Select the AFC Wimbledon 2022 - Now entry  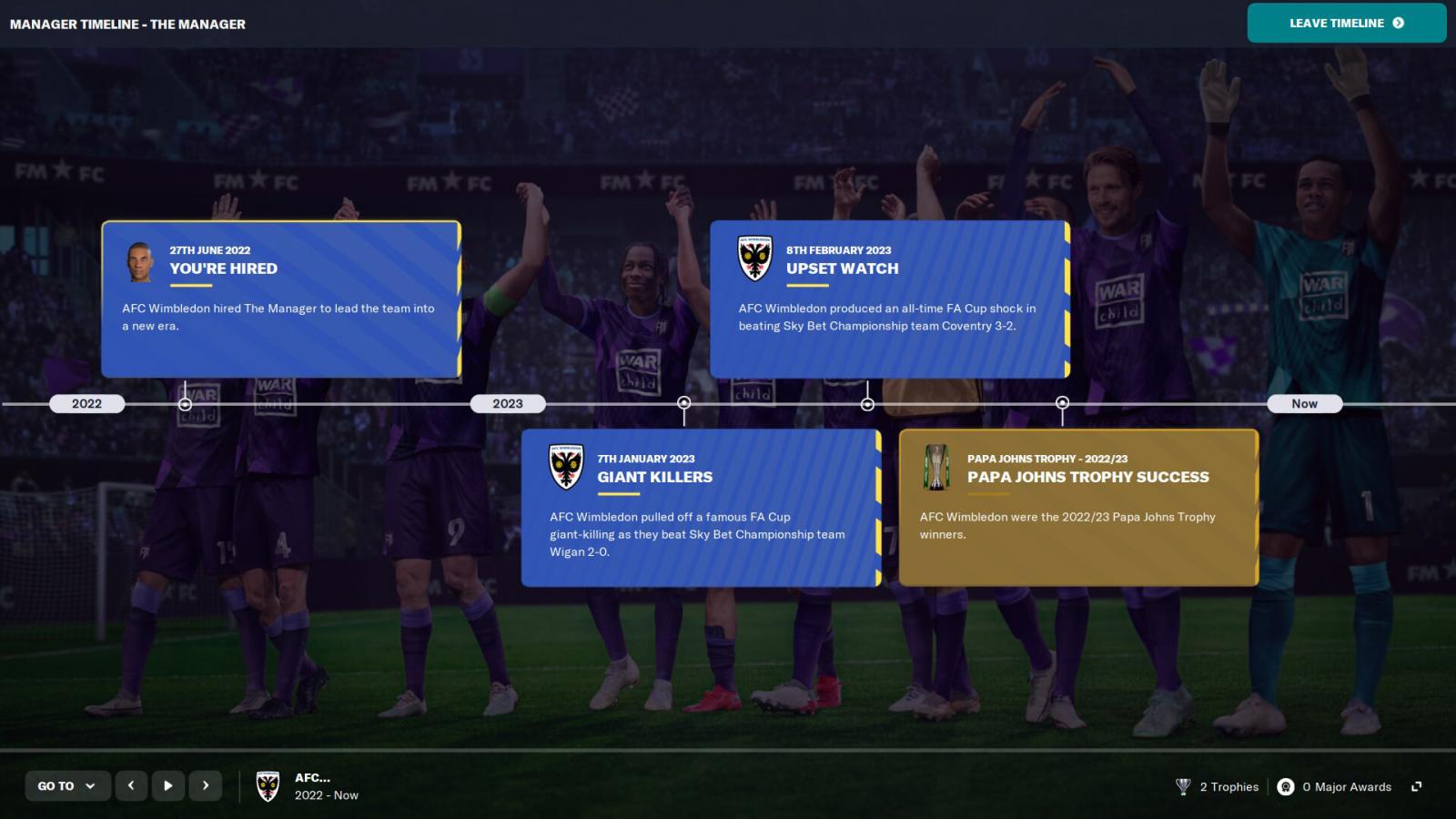tap(308, 786)
